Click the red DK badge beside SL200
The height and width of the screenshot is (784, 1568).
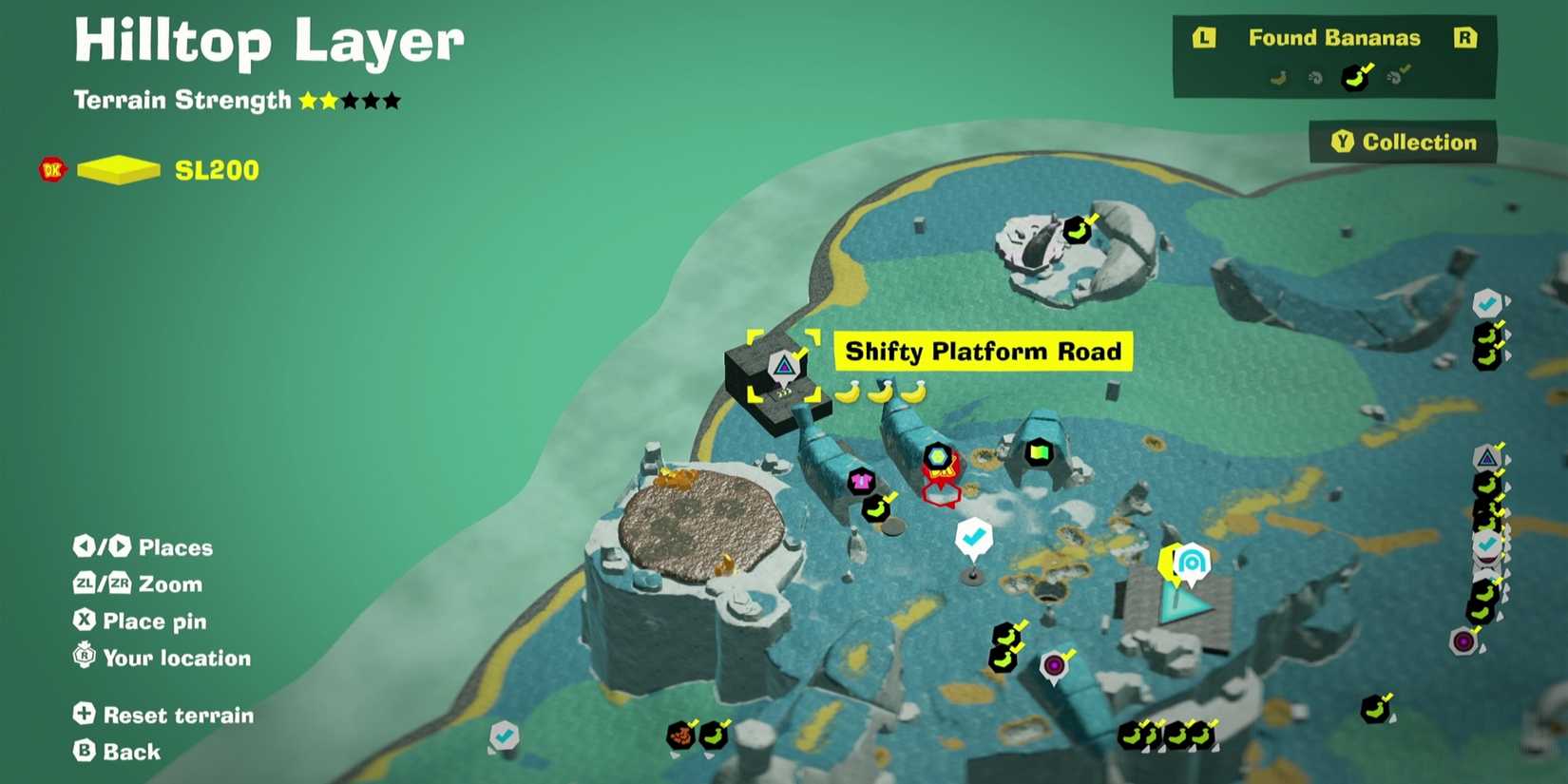point(50,169)
